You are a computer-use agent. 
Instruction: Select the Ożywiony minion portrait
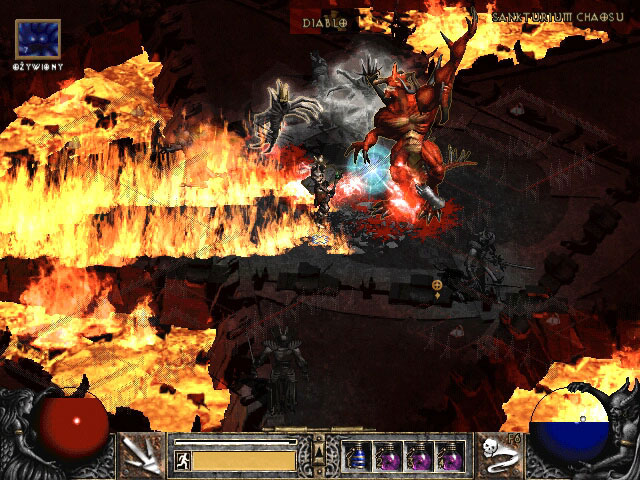[38, 38]
